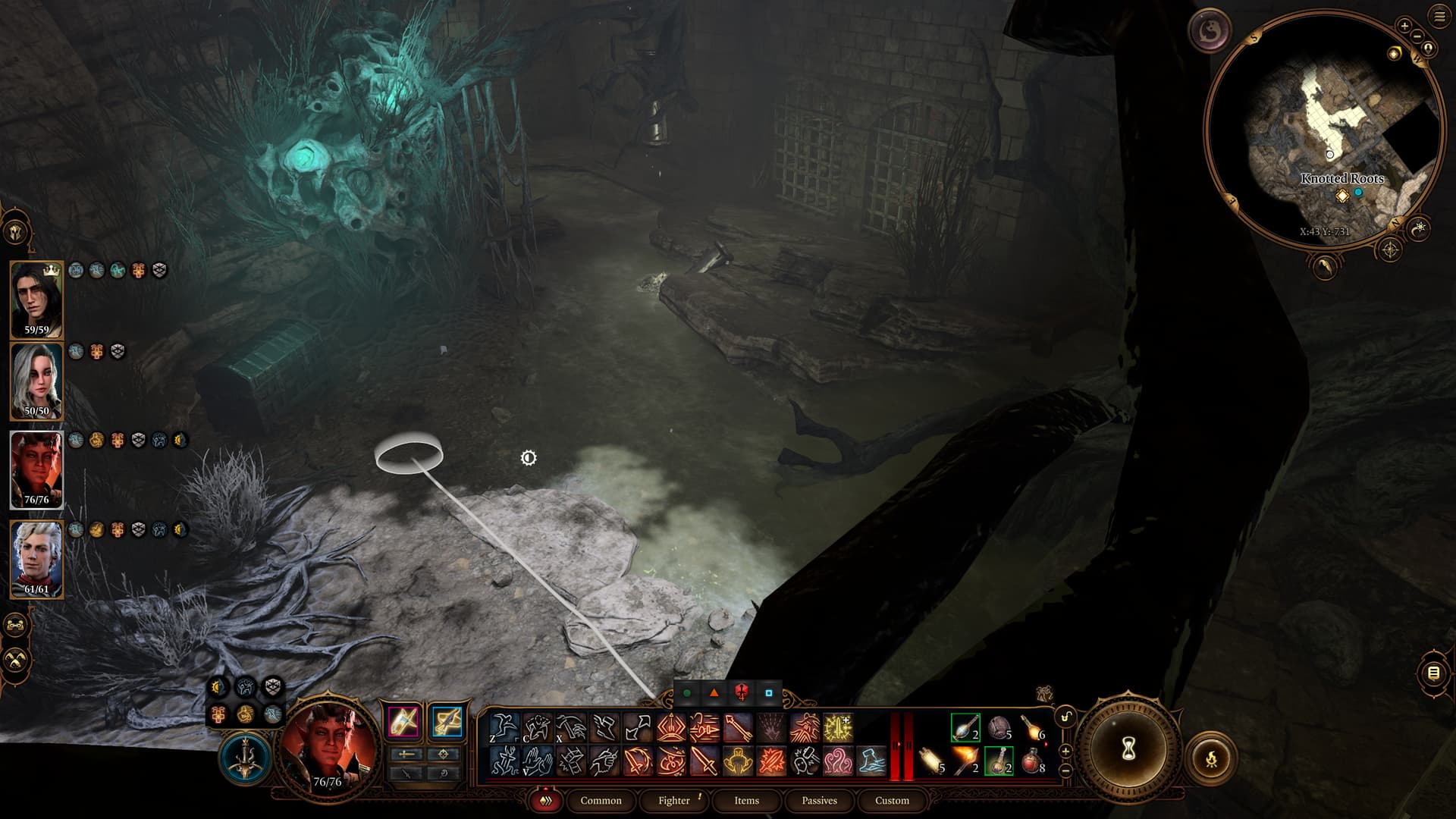Select the curly-haired pale elf portrait
This screenshot has height=819, width=1456.
pos(36,559)
